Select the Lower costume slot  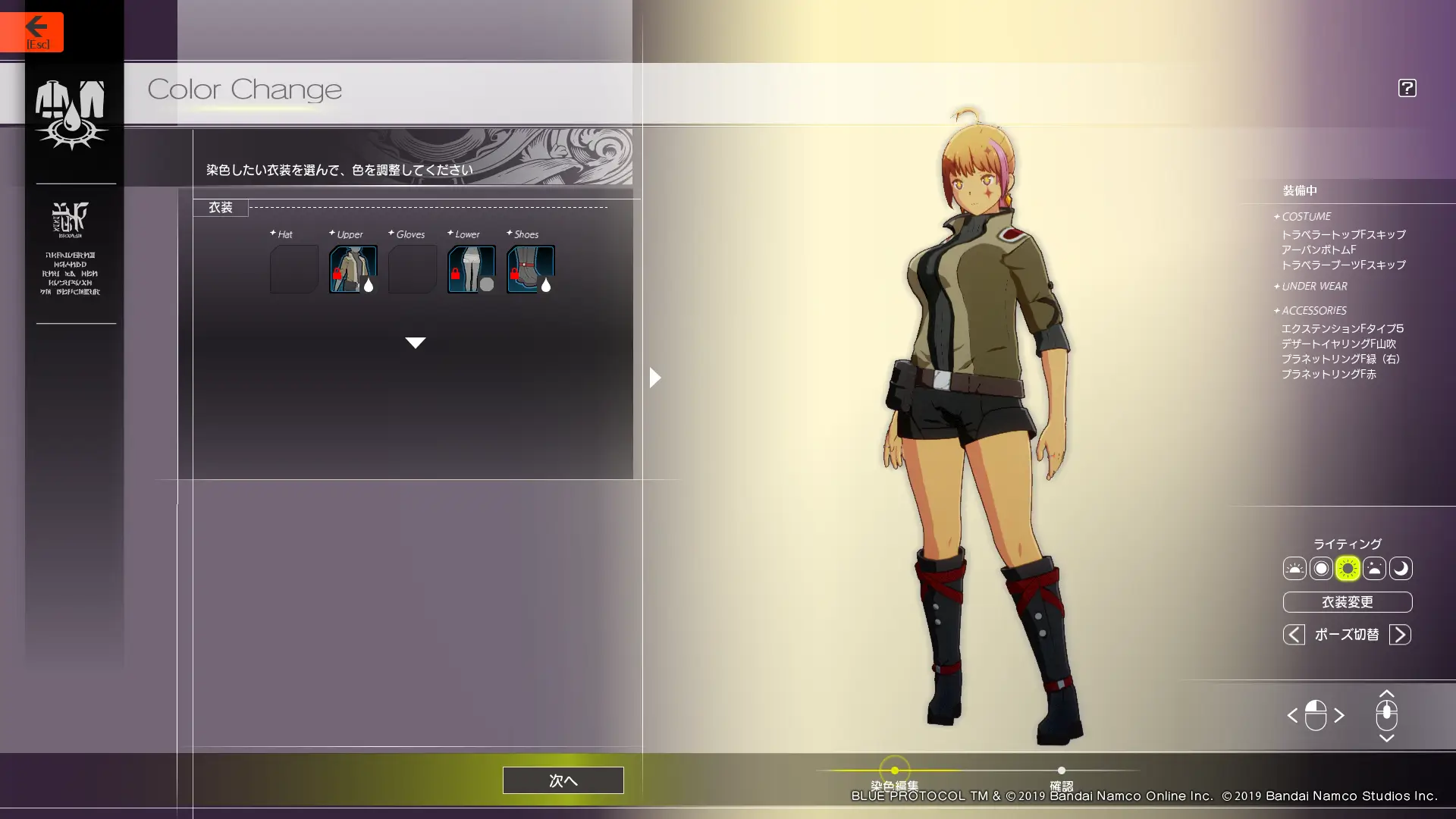point(471,269)
